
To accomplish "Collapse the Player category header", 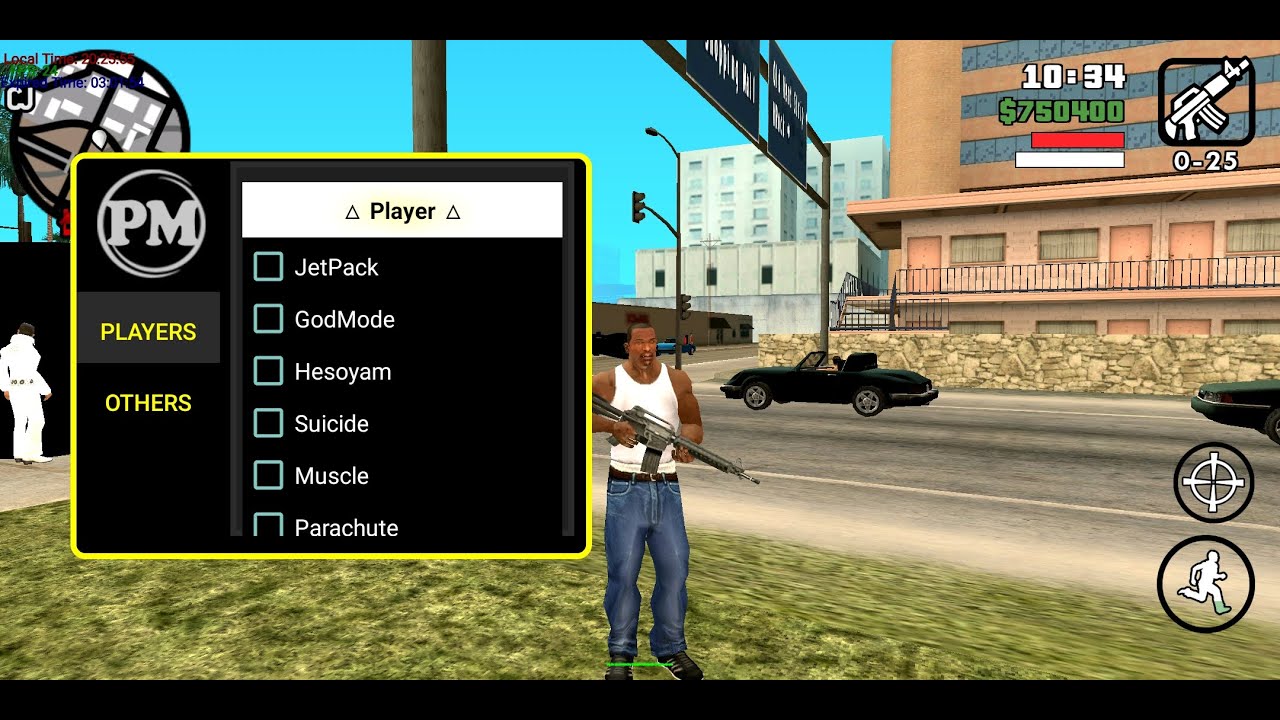I will (402, 211).
